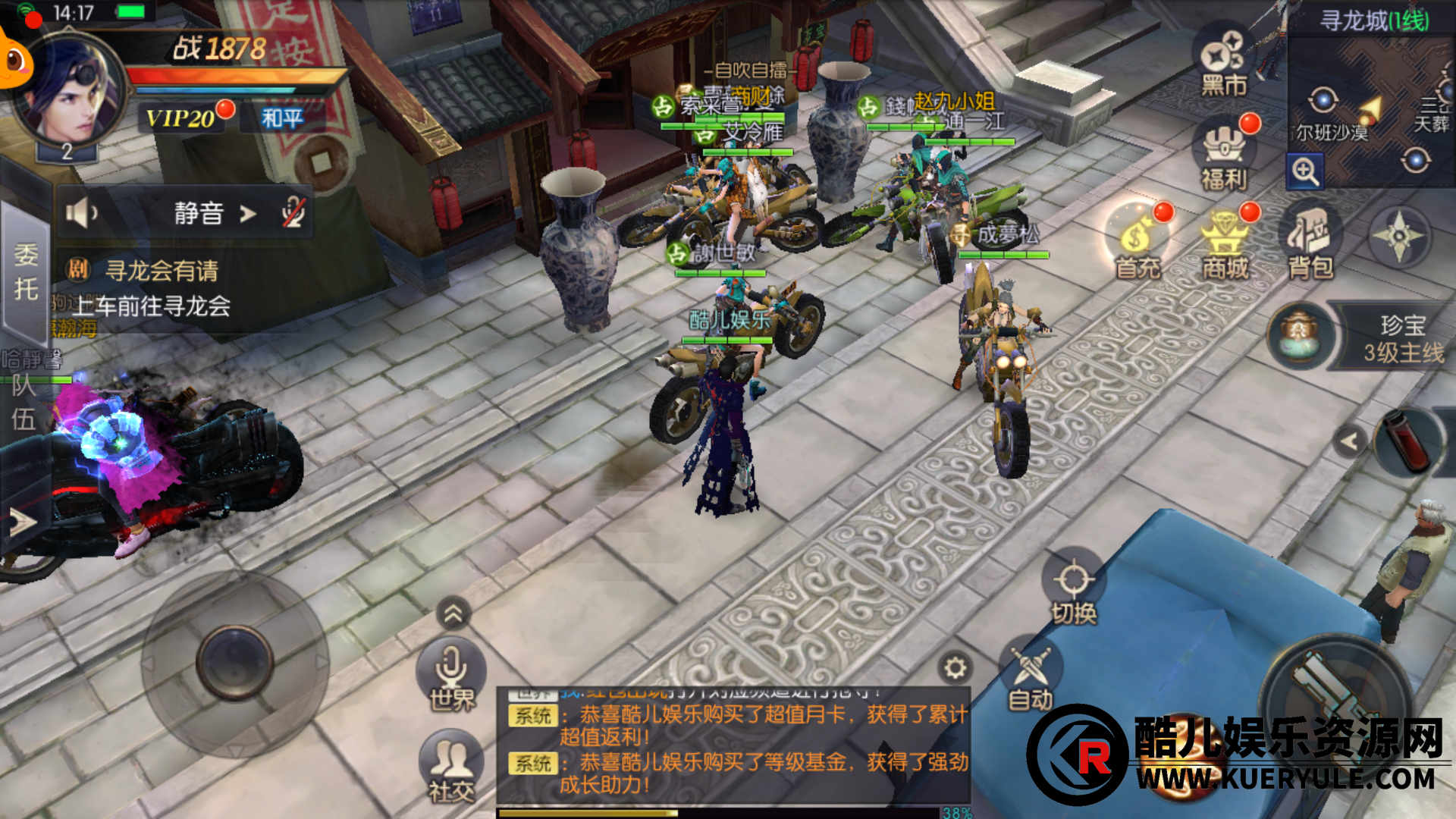The image size is (1456, 819).
Task: Switch the 和平 peace combat mode
Action: 281,118
